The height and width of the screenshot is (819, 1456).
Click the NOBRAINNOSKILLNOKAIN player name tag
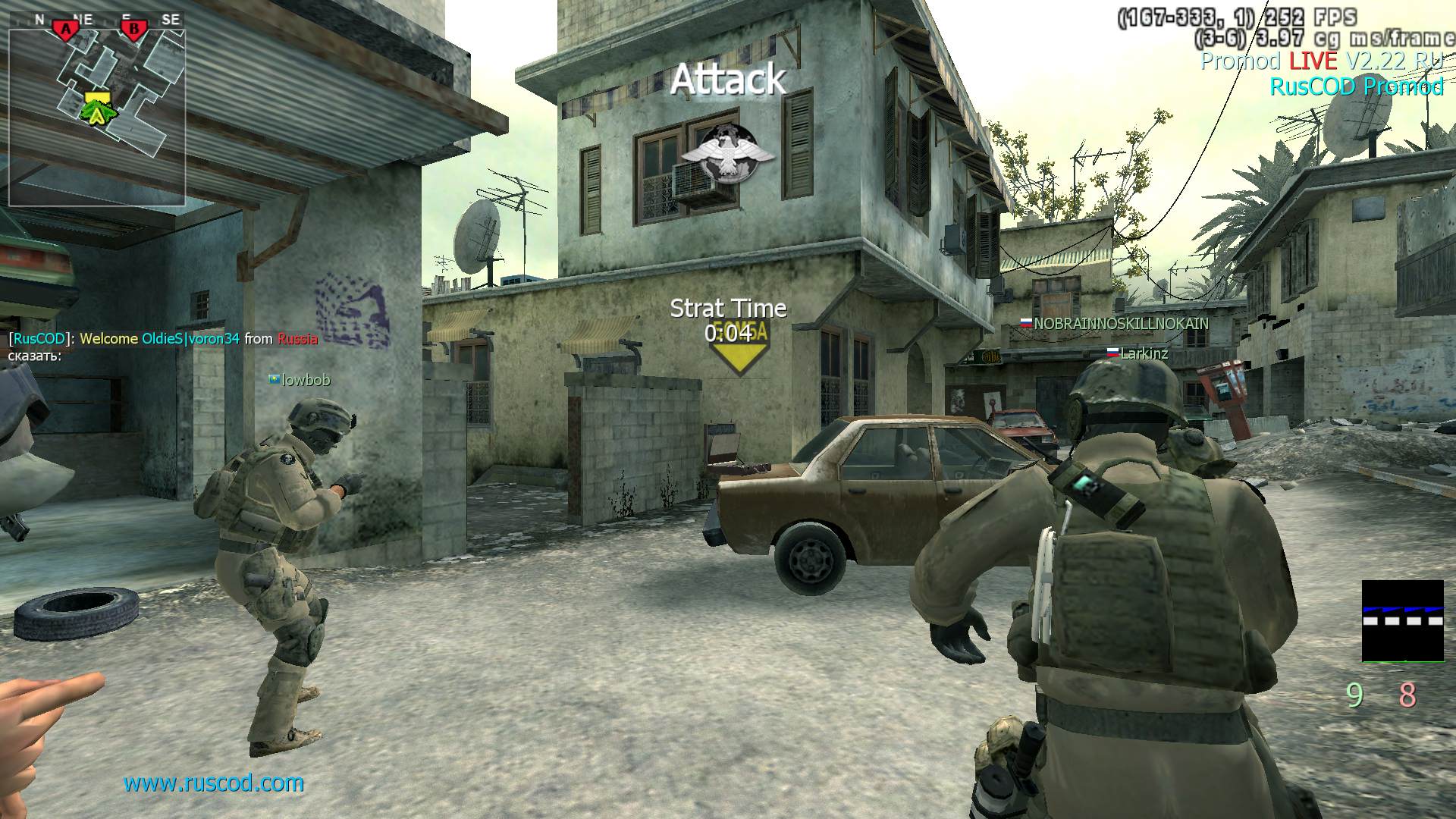[x=1114, y=323]
